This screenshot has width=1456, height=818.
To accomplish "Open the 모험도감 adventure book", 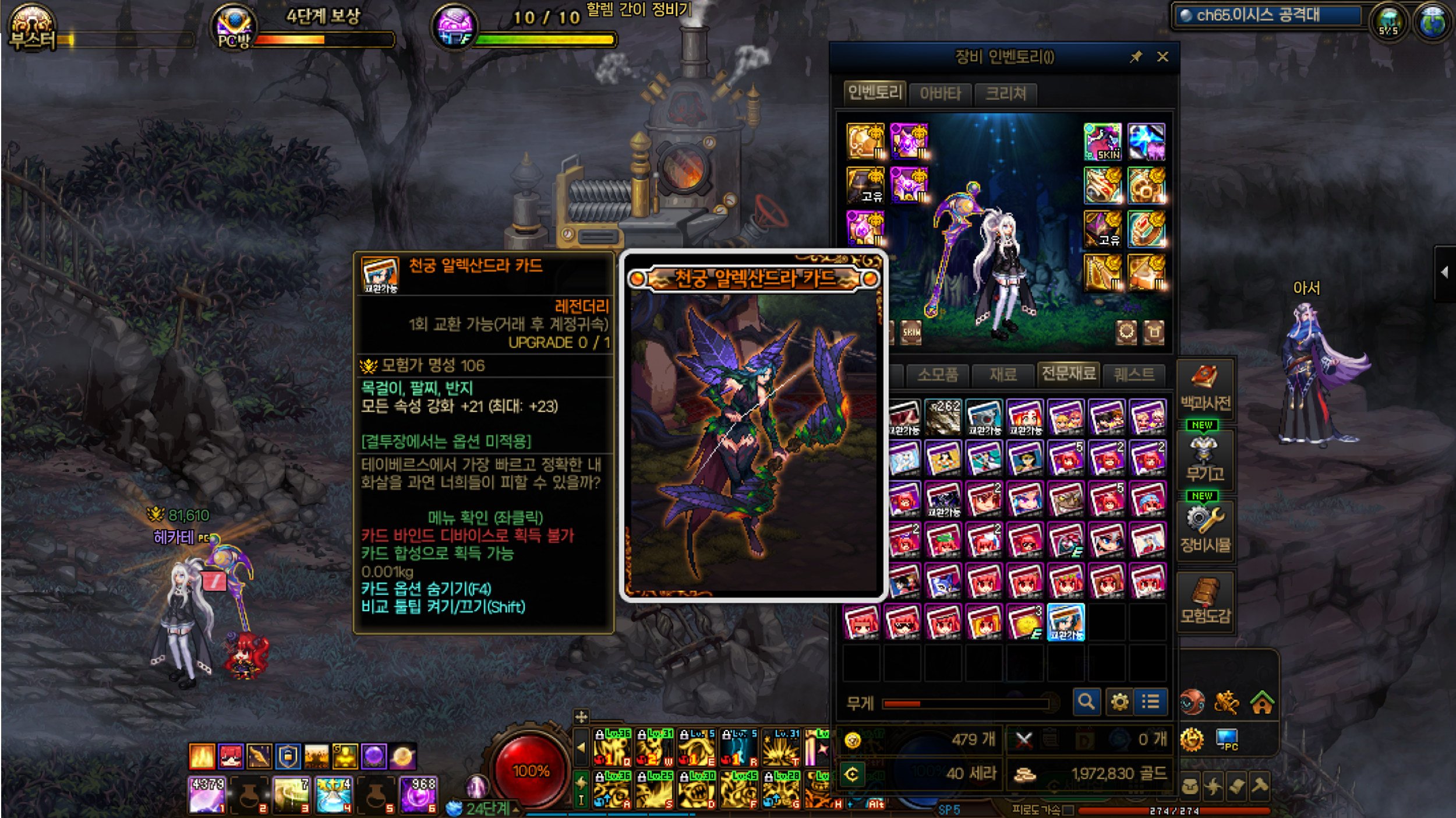I will [1205, 601].
